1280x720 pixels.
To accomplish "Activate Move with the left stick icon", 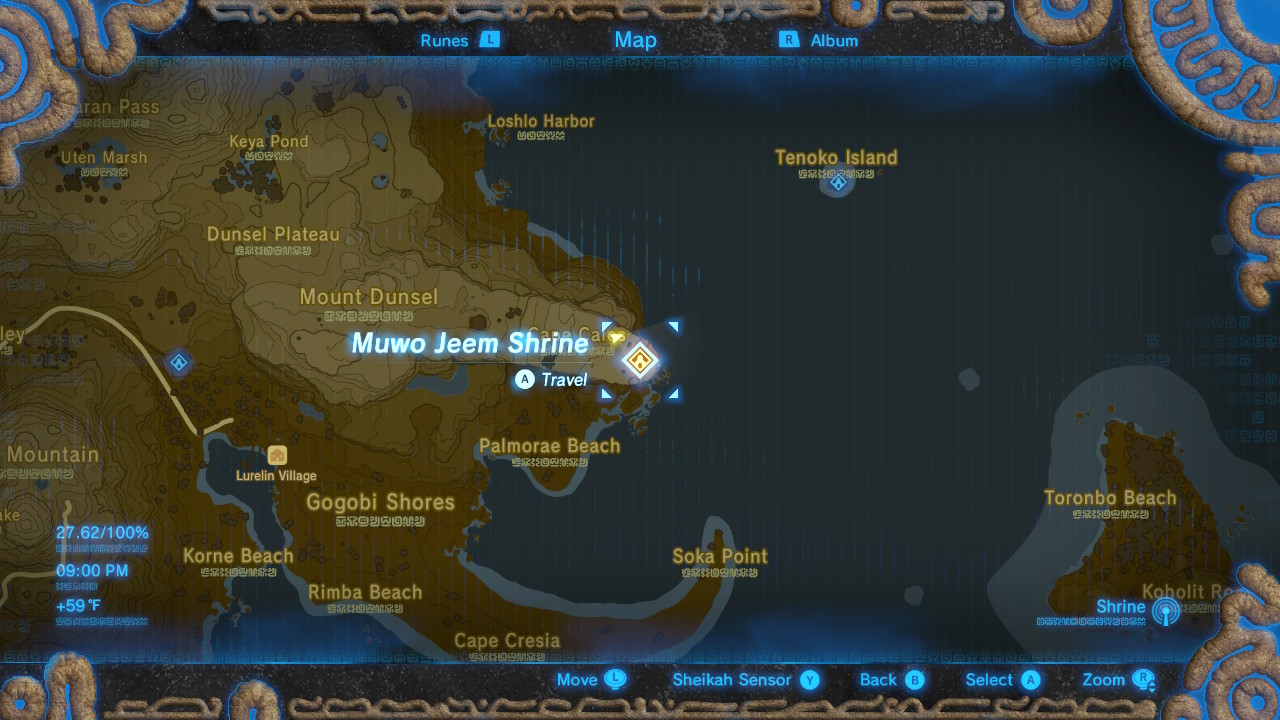I will tap(617, 679).
